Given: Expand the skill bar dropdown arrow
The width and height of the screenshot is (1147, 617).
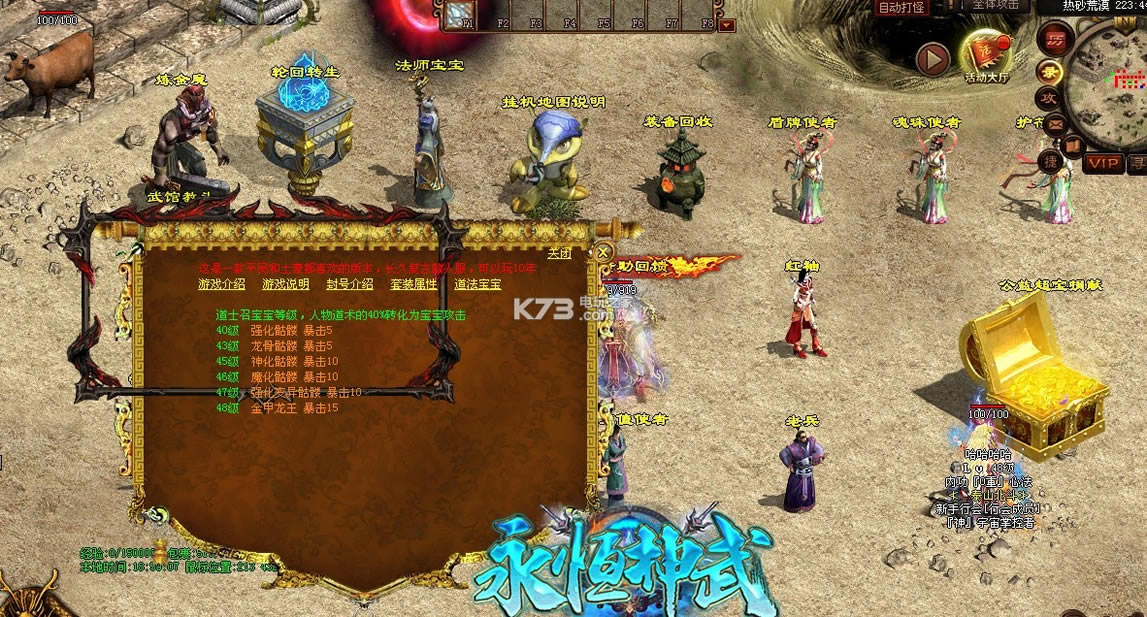Looking at the screenshot, I should [x=727, y=25].
